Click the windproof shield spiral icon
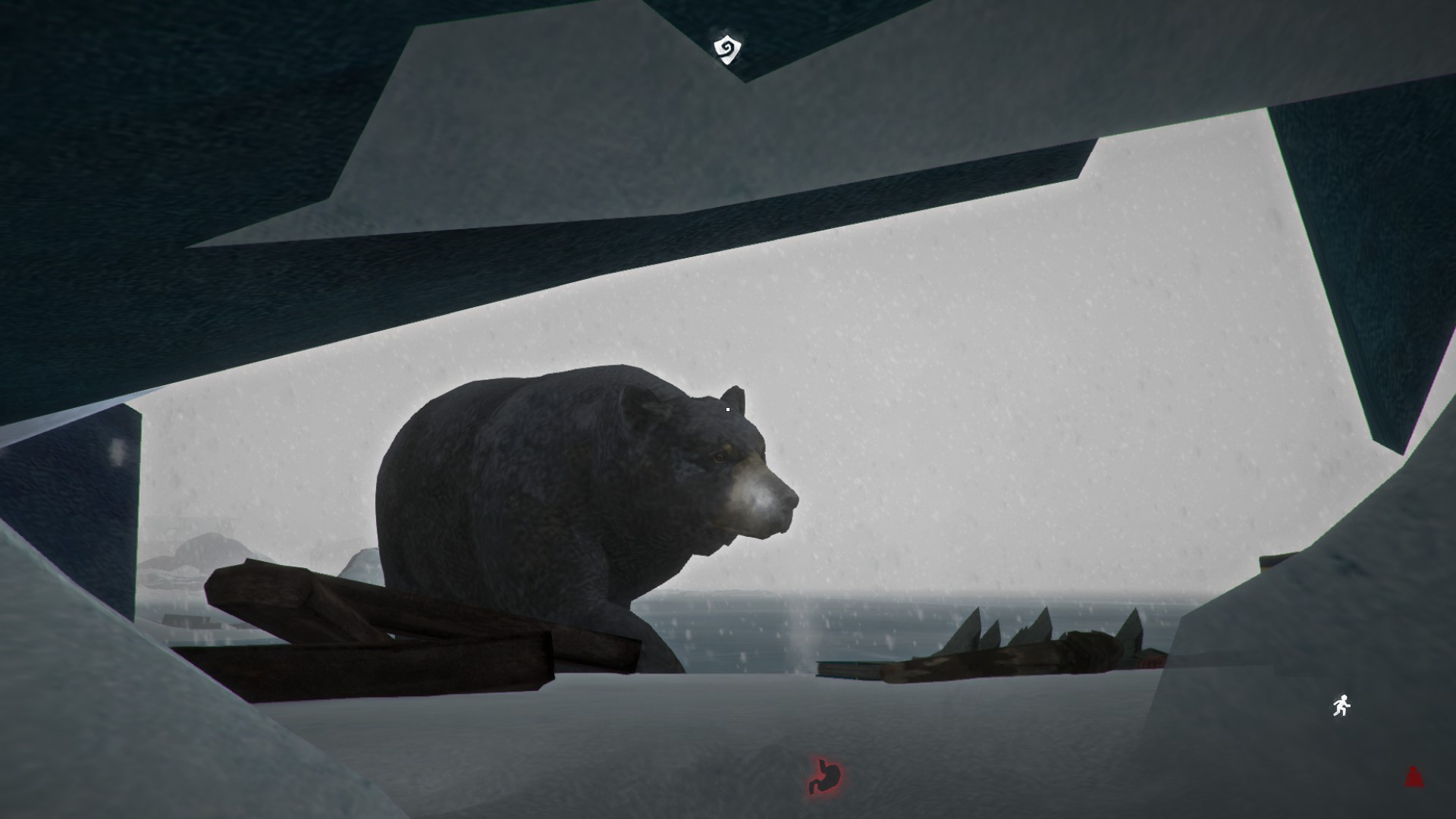Viewport: 1456px width, 819px height. pyautogui.click(x=727, y=49)
